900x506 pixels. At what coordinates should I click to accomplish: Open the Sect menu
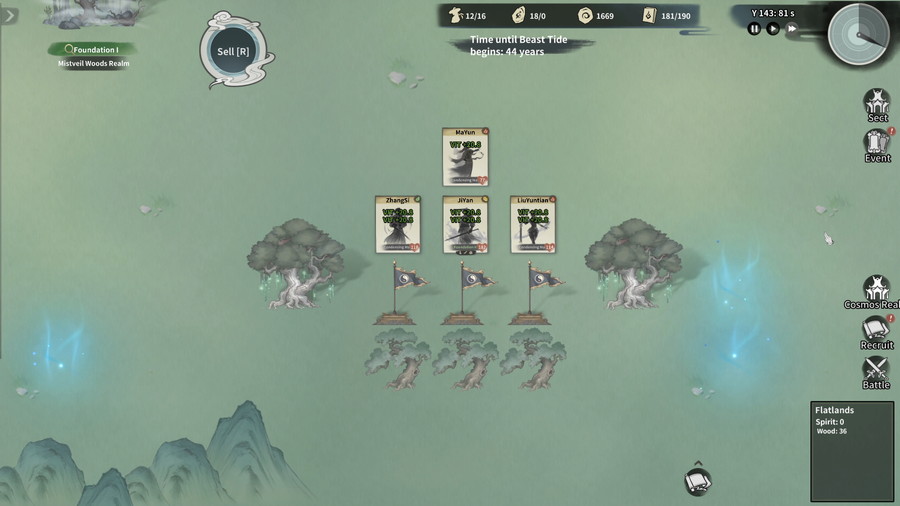coord(877,104)
